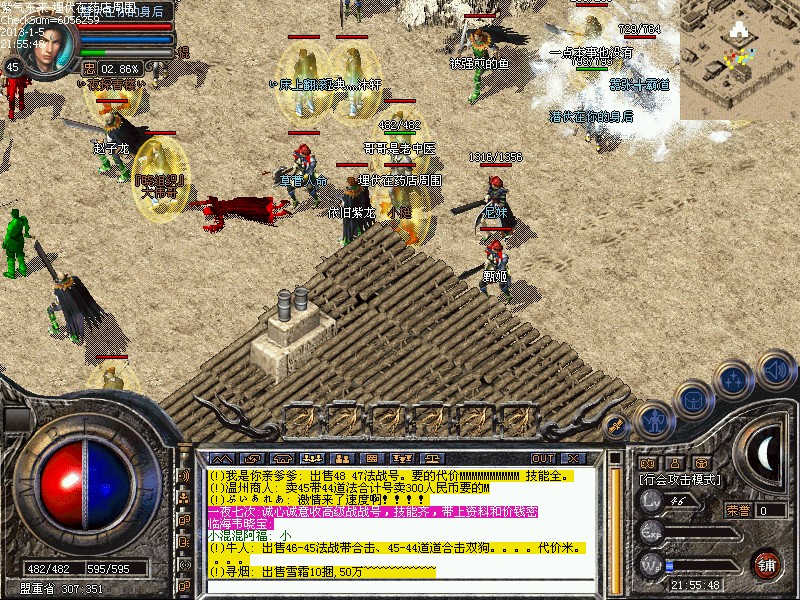Open the skills menu with four stars
The height and width of the screenshot is (600, 800).
[735, 380]
